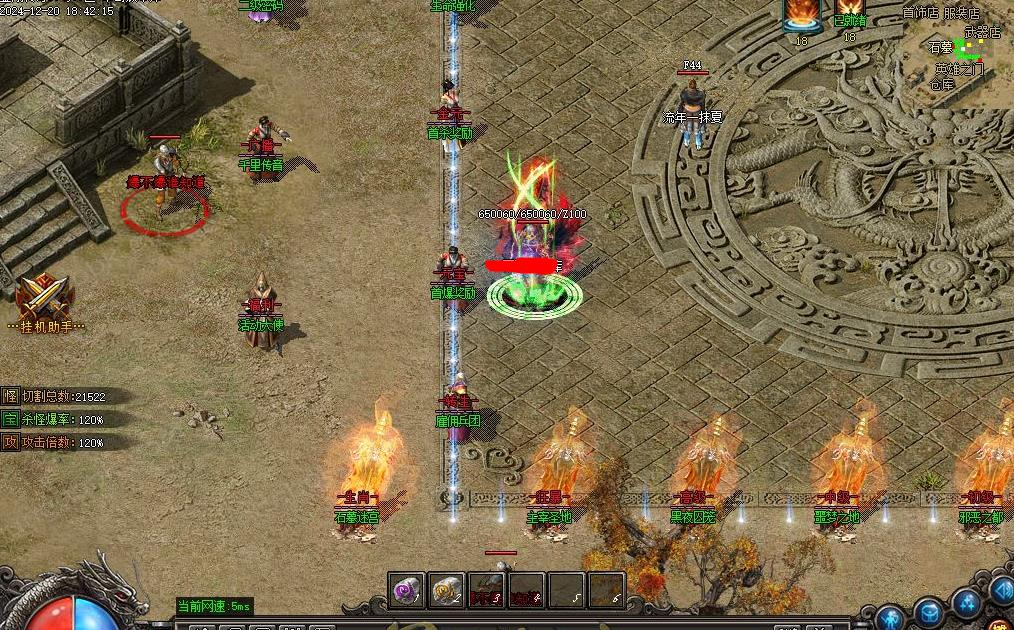Open the blue chest bag button
The height and width of the screenshot is (630, 1014).
tap(930, 611)
